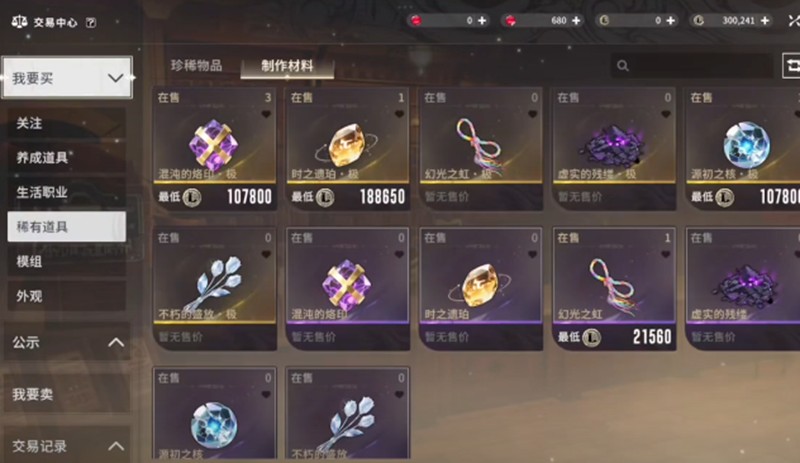Select the 时之遗珀·极 listing priced 188650
800x463 pixels.
tap(348, 150)
